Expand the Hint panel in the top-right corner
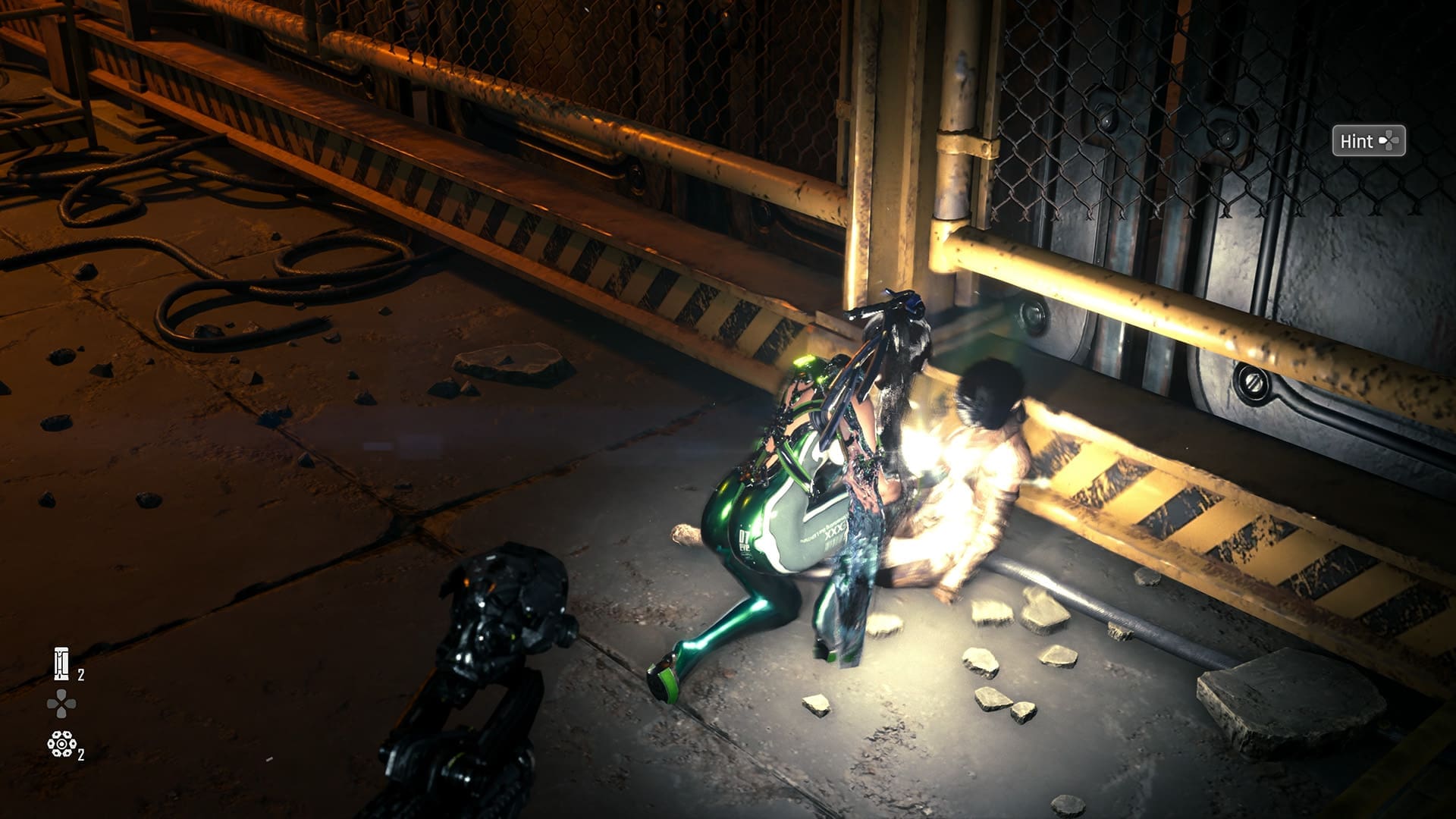This screenshot has height=819, width=1456. (1370, 141)
